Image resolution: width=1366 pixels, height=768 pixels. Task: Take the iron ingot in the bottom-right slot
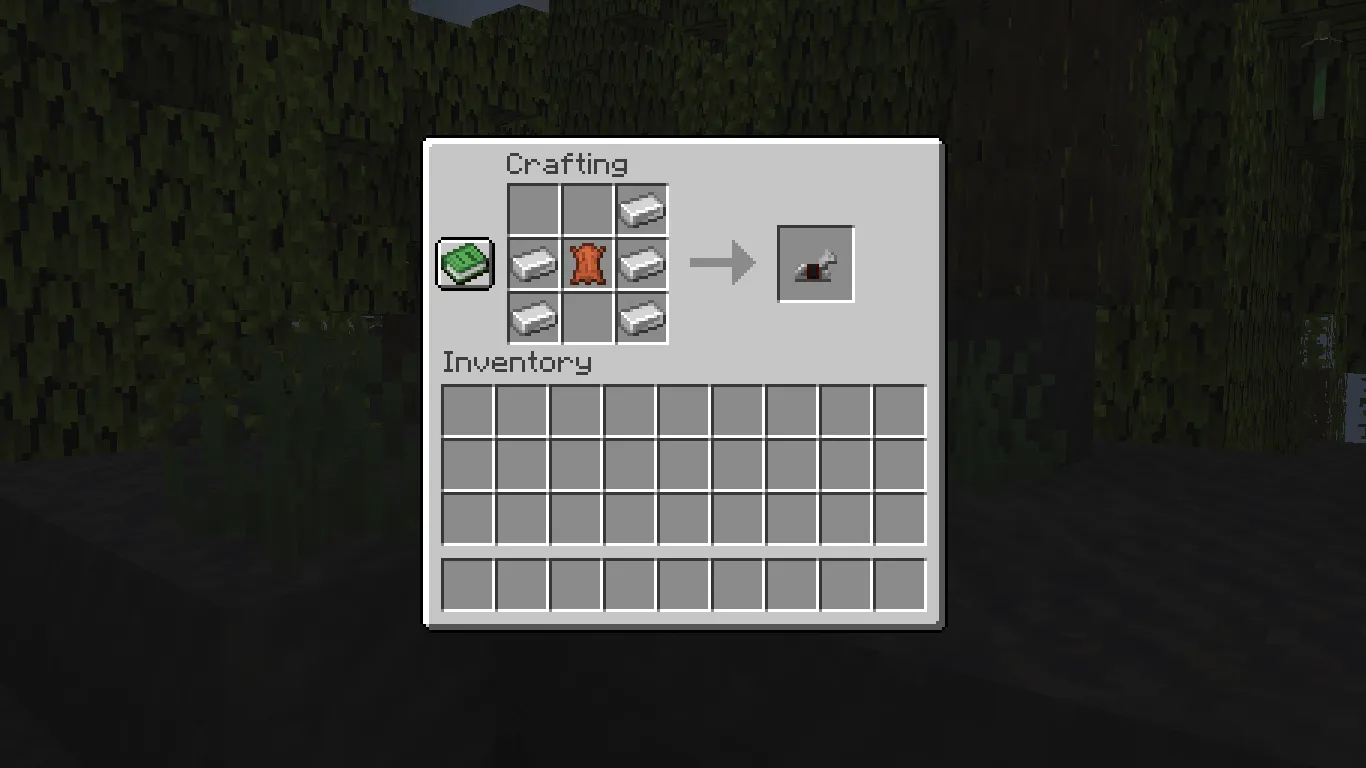(641, 317)
